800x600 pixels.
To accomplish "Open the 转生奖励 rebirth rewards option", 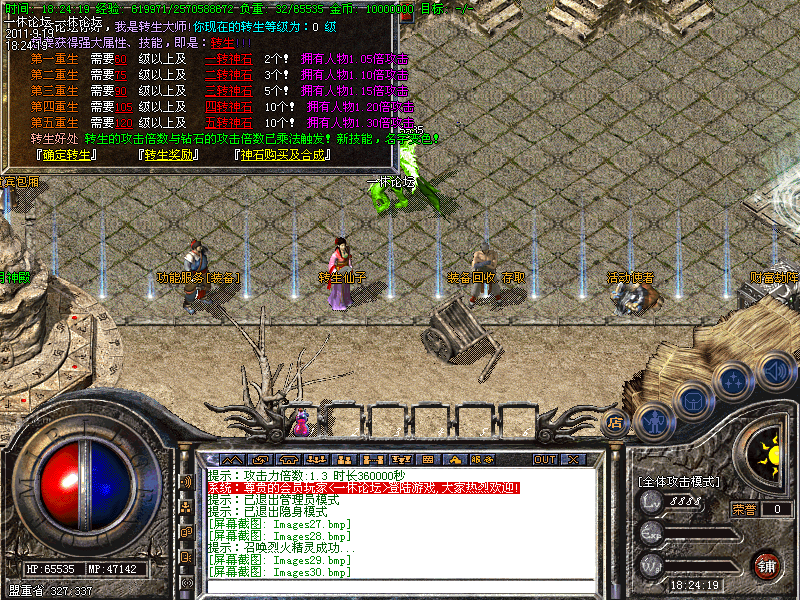I will 170,155.
